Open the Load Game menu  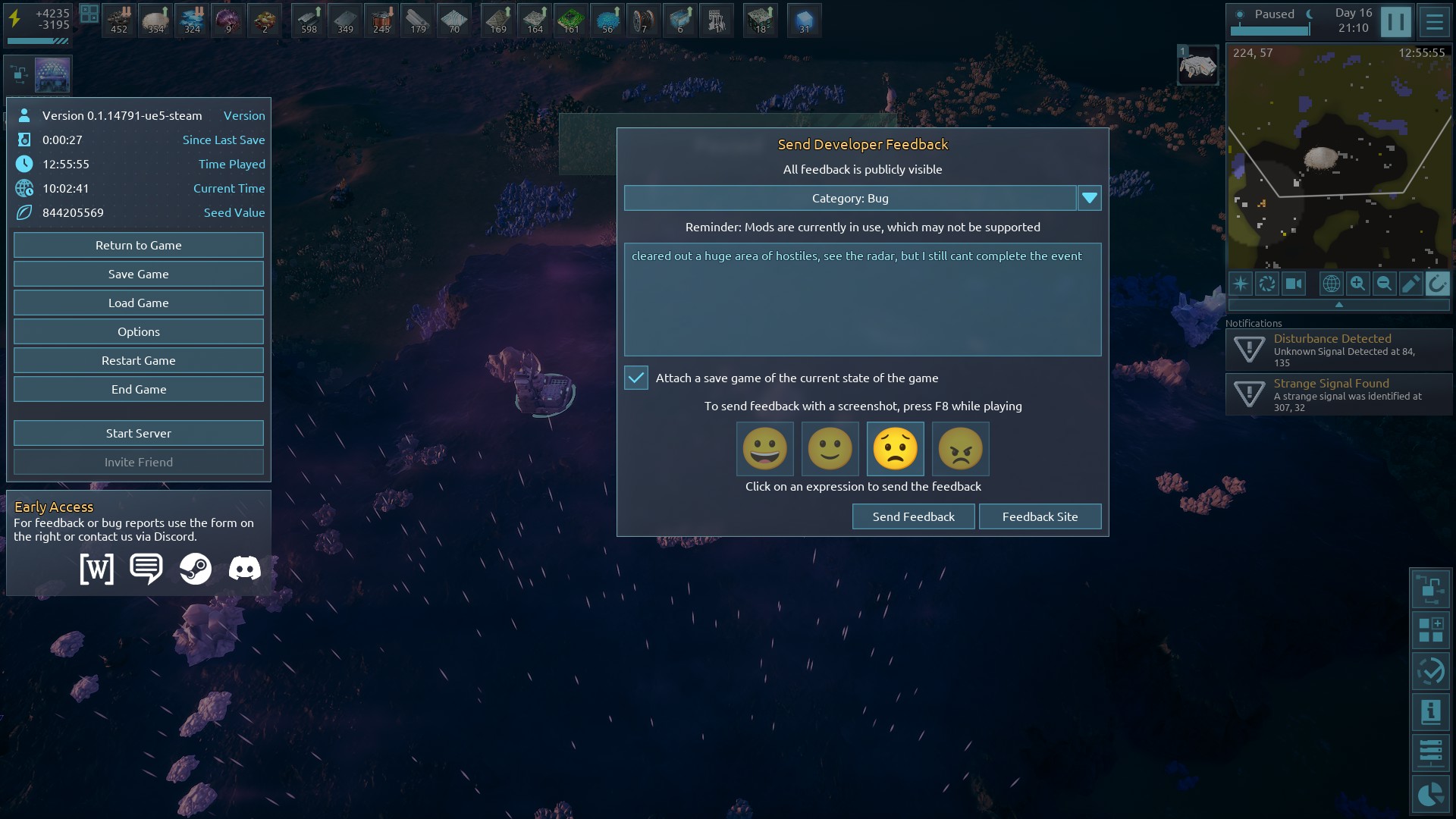139,303
